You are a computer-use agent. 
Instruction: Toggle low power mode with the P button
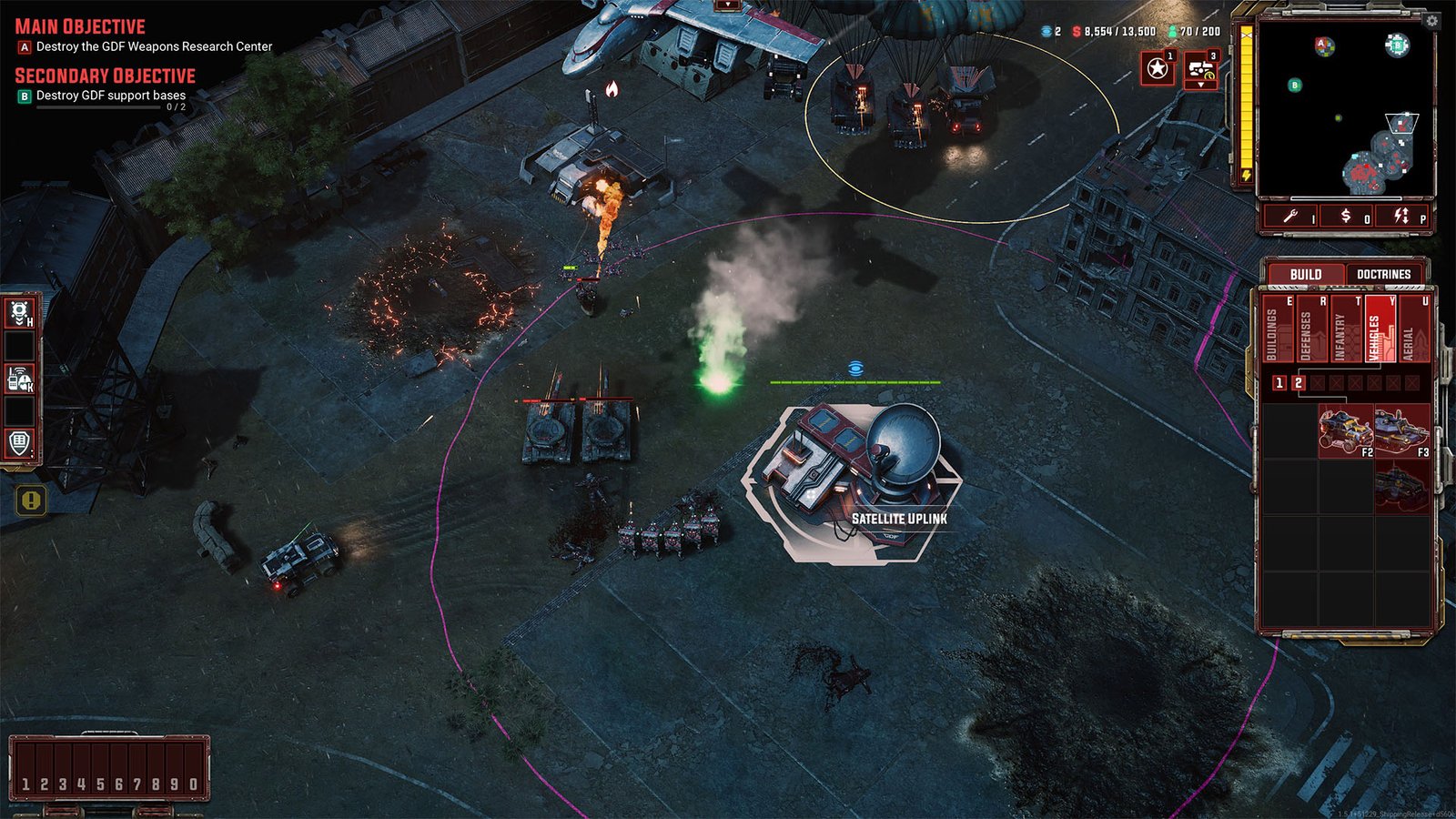pyautogui.click(x=1403, y=216)
